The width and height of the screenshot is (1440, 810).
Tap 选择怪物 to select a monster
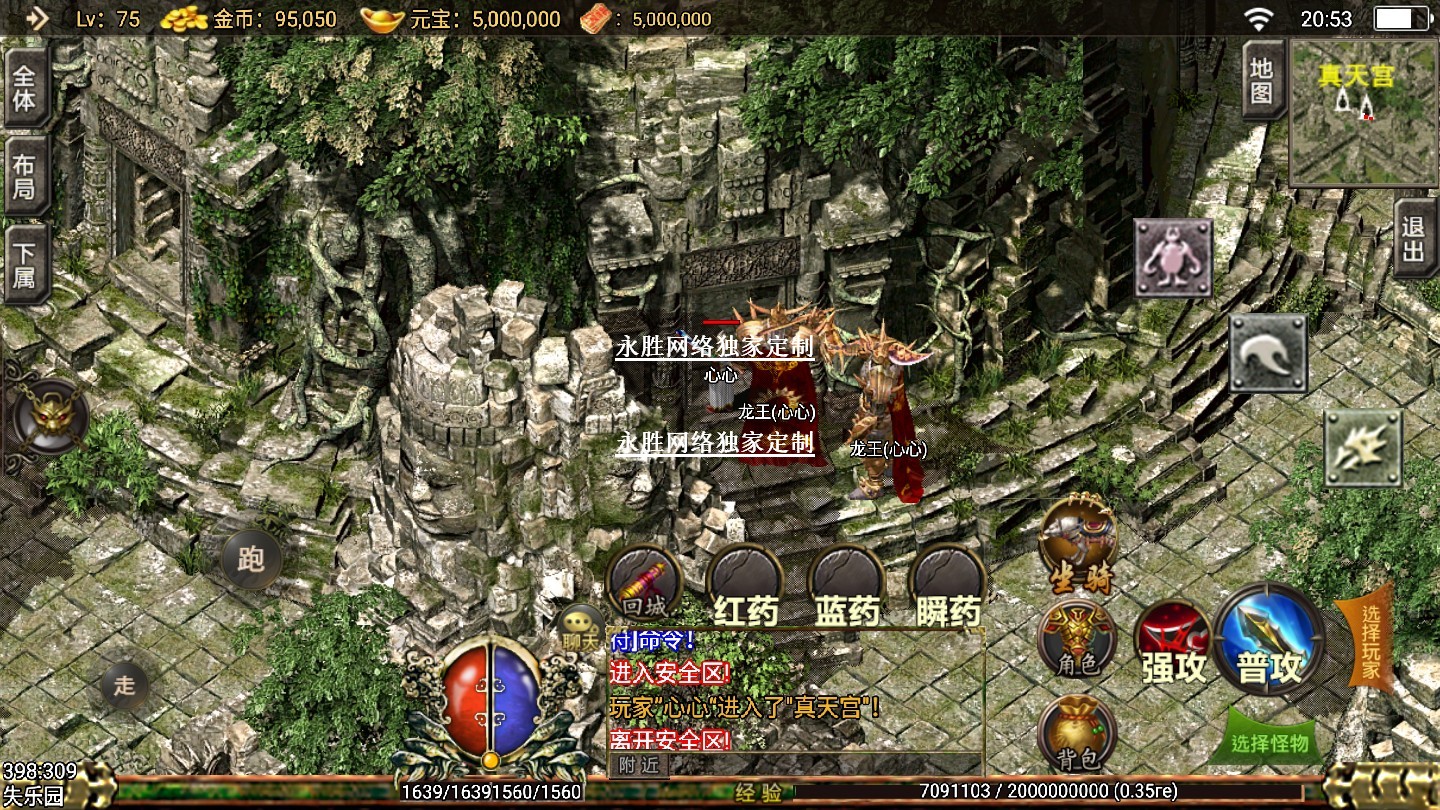click(x=1270, y=742)
